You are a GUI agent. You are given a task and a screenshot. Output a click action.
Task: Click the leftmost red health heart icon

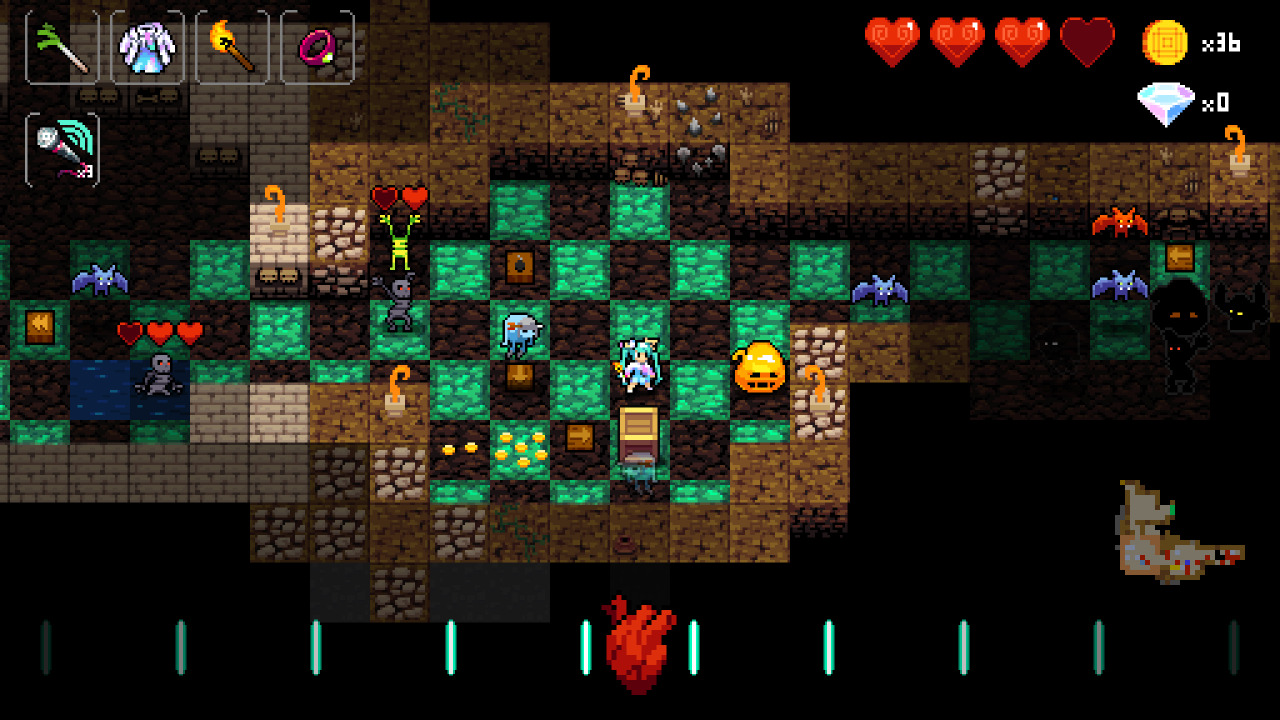pyautogui.click(x=893, y=37)
